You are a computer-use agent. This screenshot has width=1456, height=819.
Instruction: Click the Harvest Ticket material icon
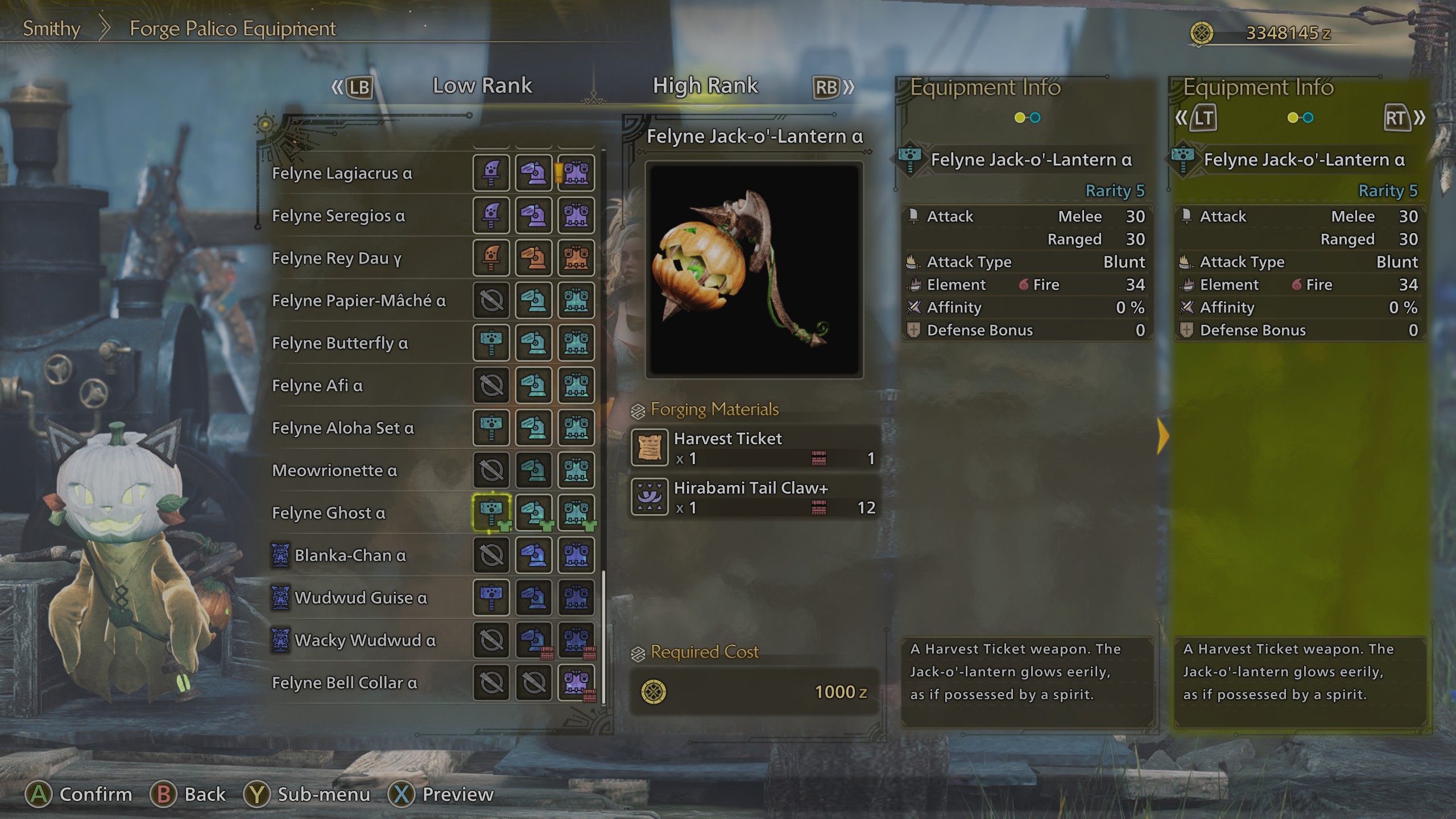pos(650,446)
